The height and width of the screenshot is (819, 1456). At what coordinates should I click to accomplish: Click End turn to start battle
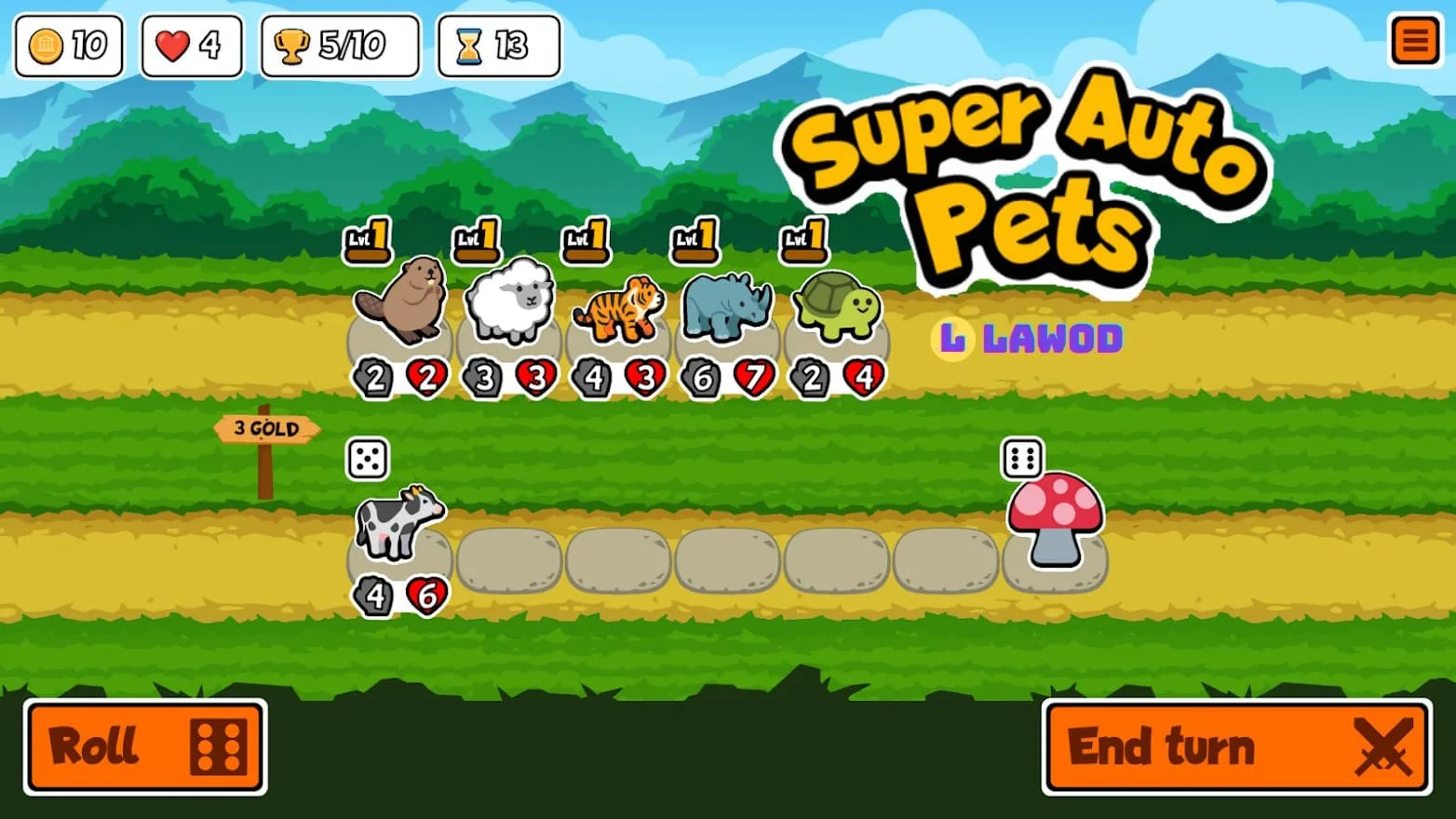click(1238, 745)
